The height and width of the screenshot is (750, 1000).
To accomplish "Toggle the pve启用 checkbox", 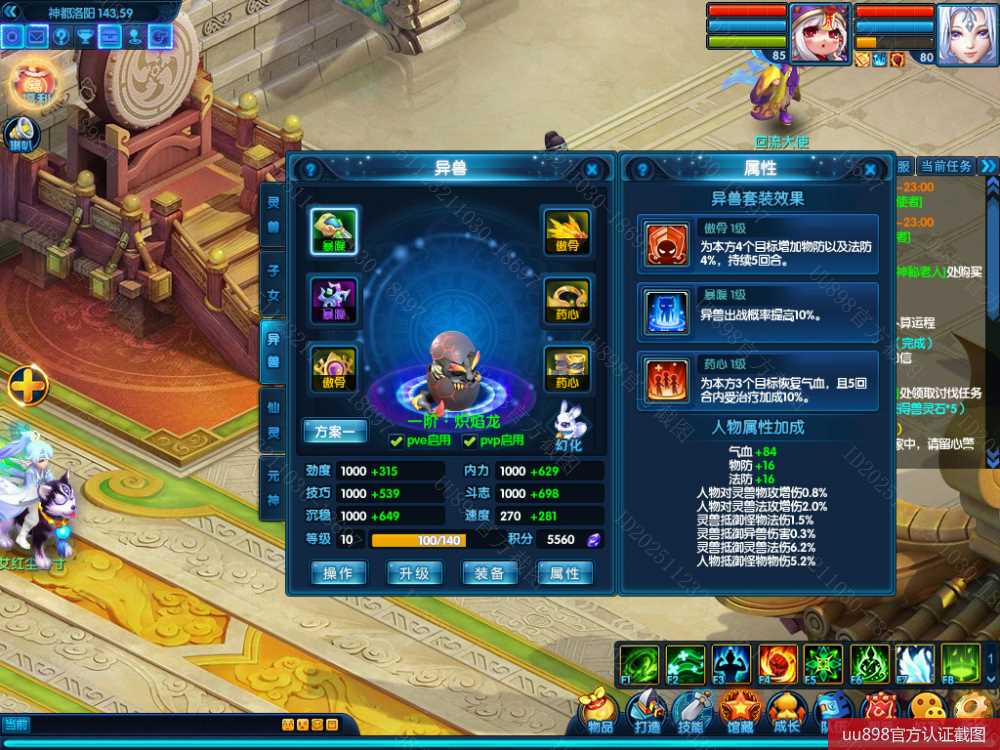I will [x=397, y=441].
